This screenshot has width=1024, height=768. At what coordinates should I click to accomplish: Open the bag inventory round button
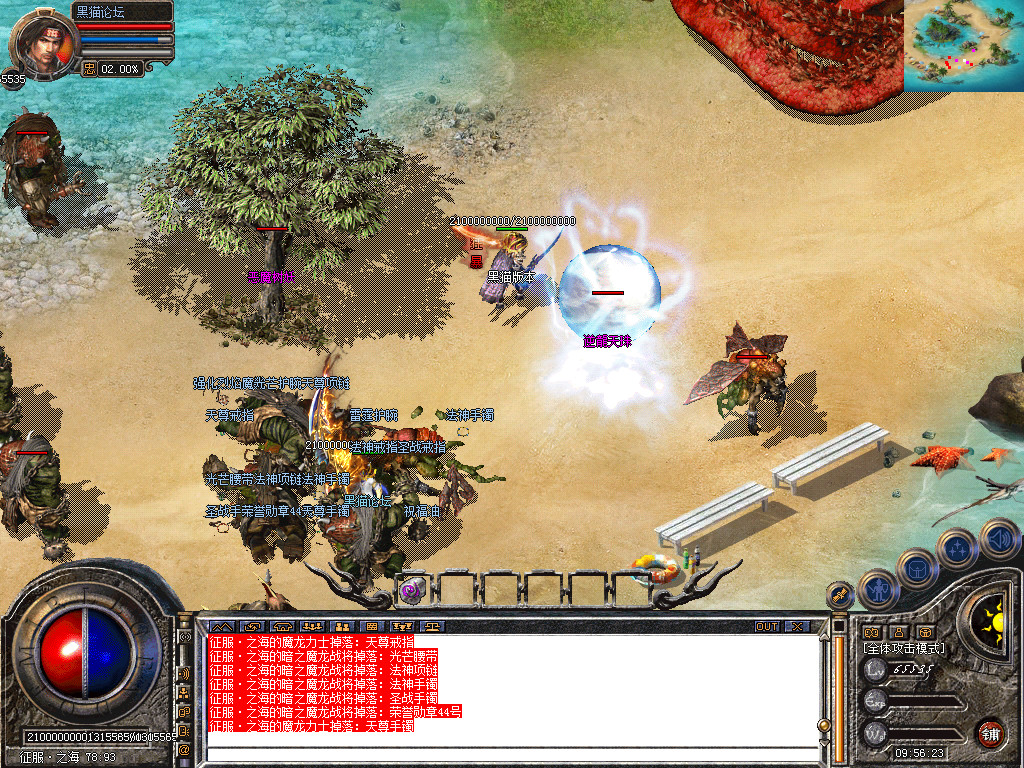point(917,568)
